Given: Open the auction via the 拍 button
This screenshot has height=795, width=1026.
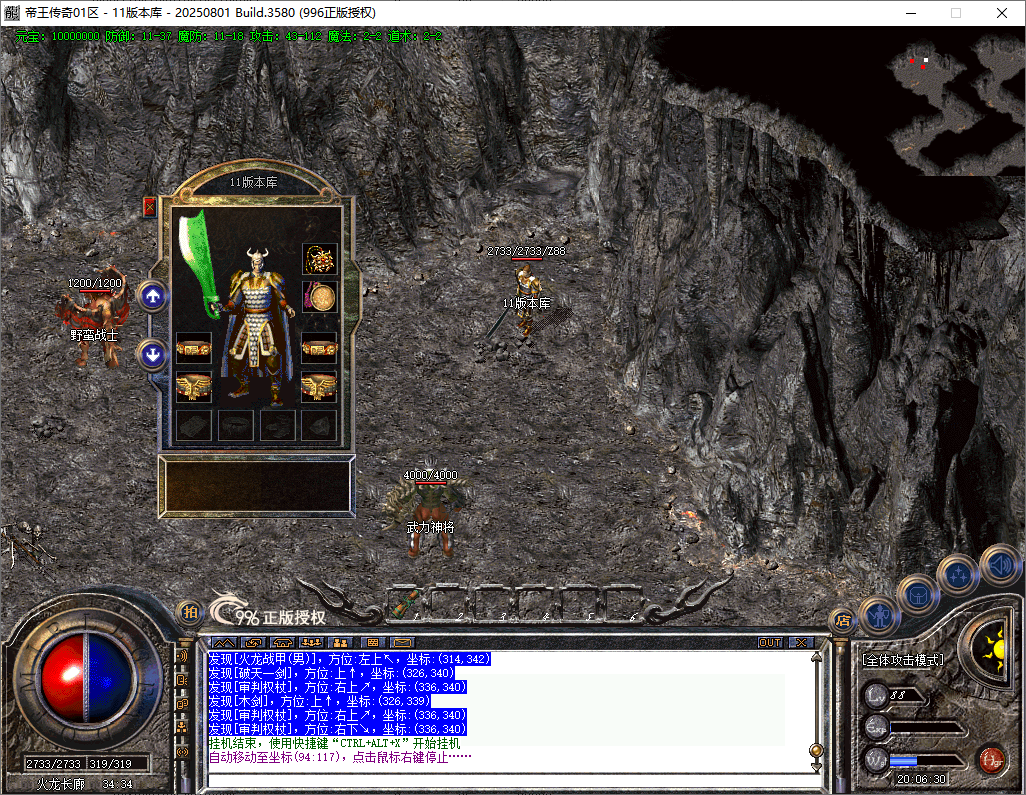Looking at the screenshot, I should pyautogui.click(x=188, y=612).
